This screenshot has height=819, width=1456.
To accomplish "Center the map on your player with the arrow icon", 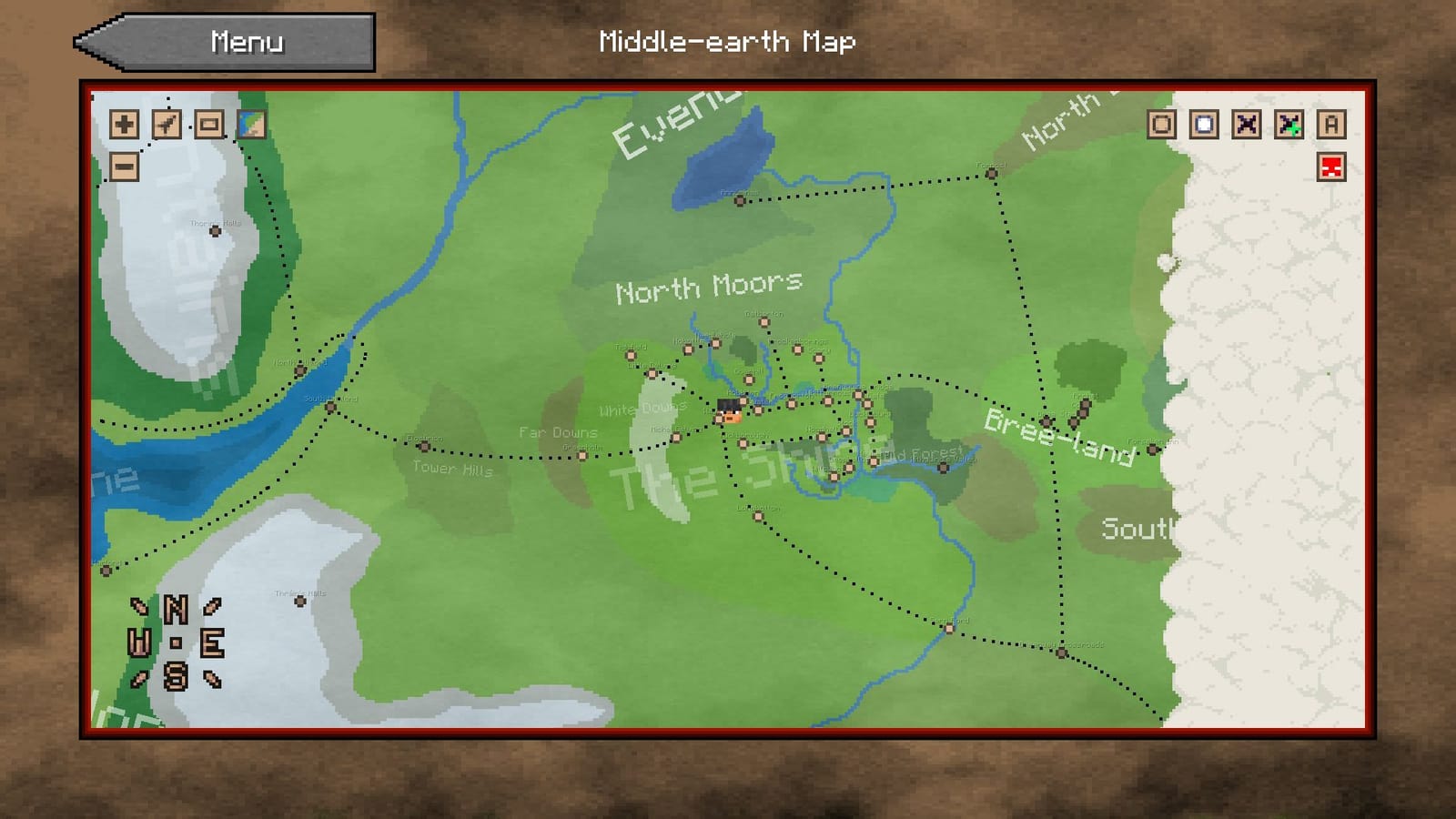I will pyautogui.click(x=165, y=126).
